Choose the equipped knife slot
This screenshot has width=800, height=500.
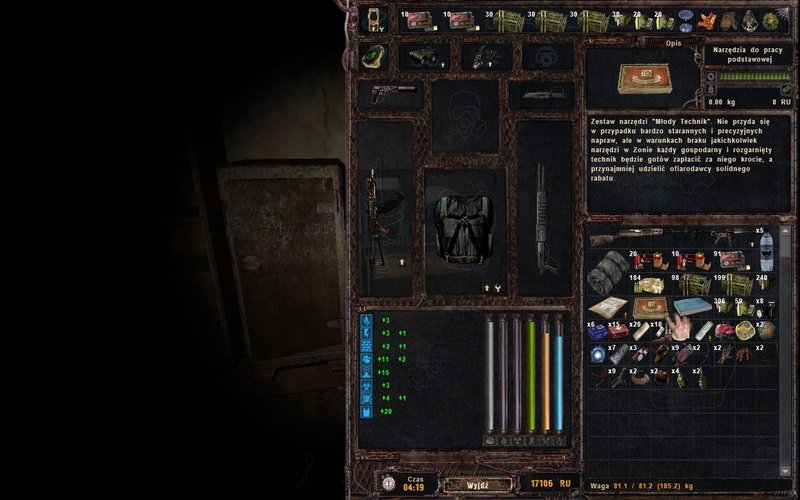tap(541, 95)
